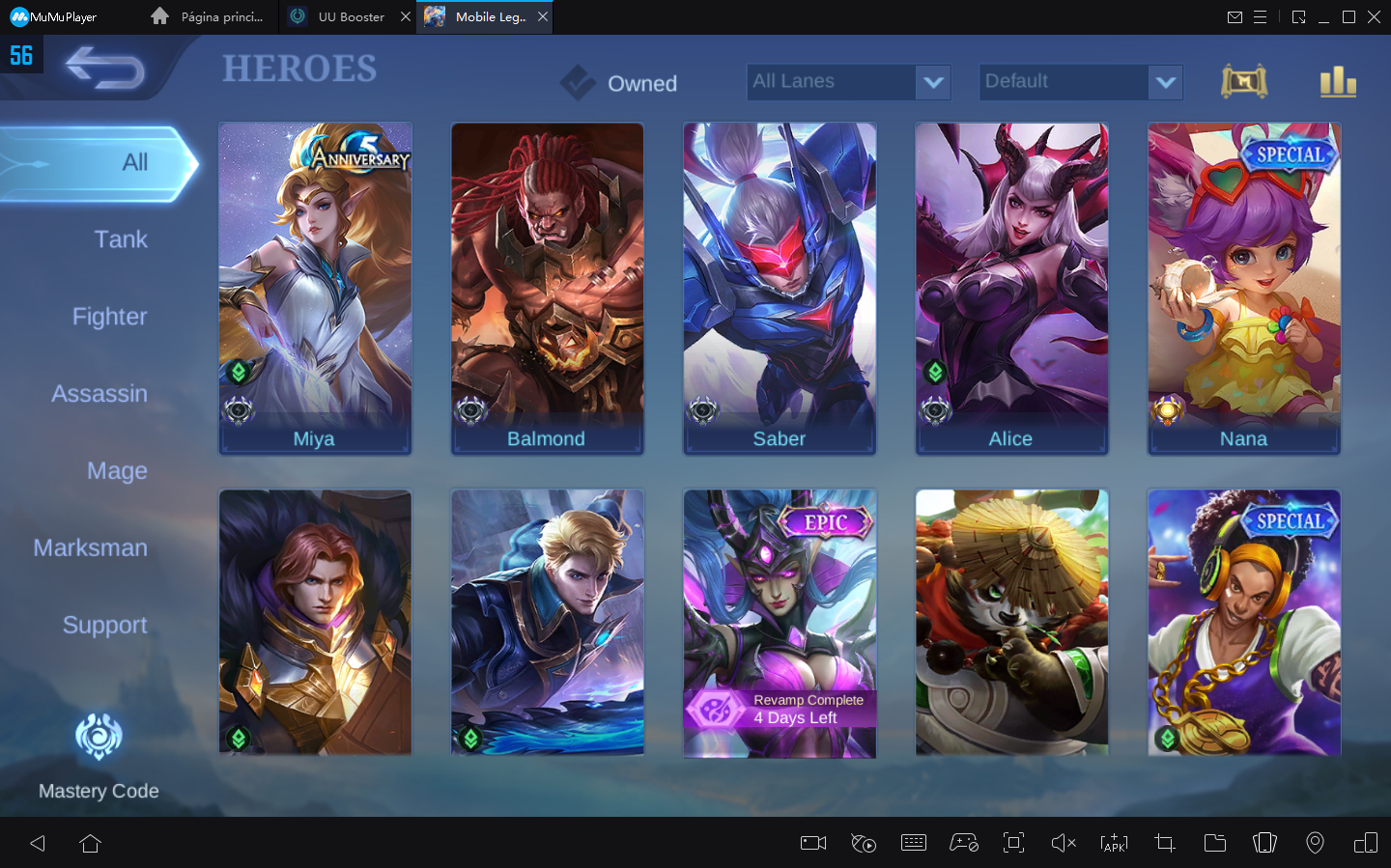The height and width of the screenshot is (868, 1391).
Task: Install an APK file
Action: (x=1114, y=843)
